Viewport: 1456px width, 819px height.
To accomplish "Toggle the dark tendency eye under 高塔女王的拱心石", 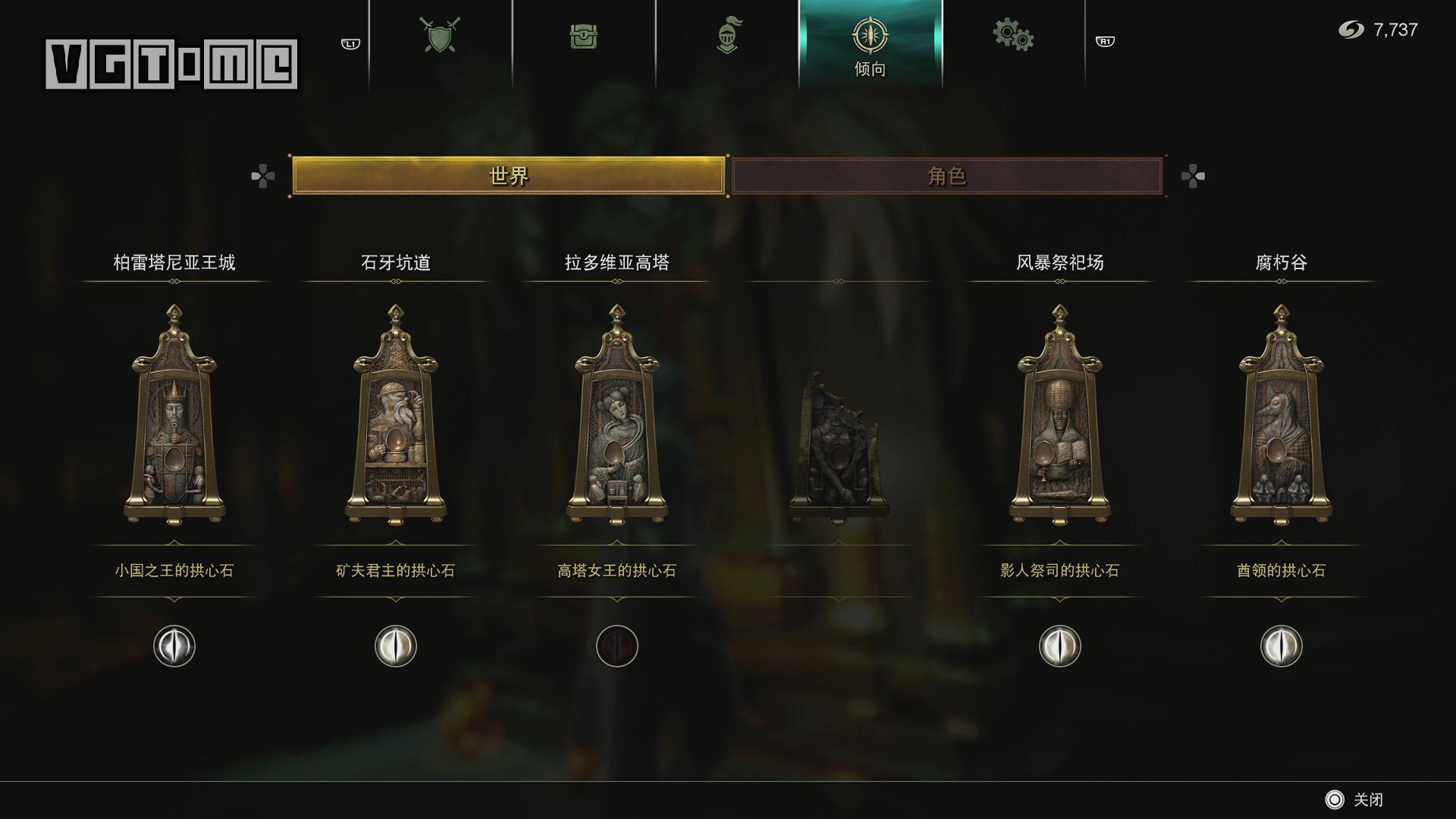I will pos(617,646).
